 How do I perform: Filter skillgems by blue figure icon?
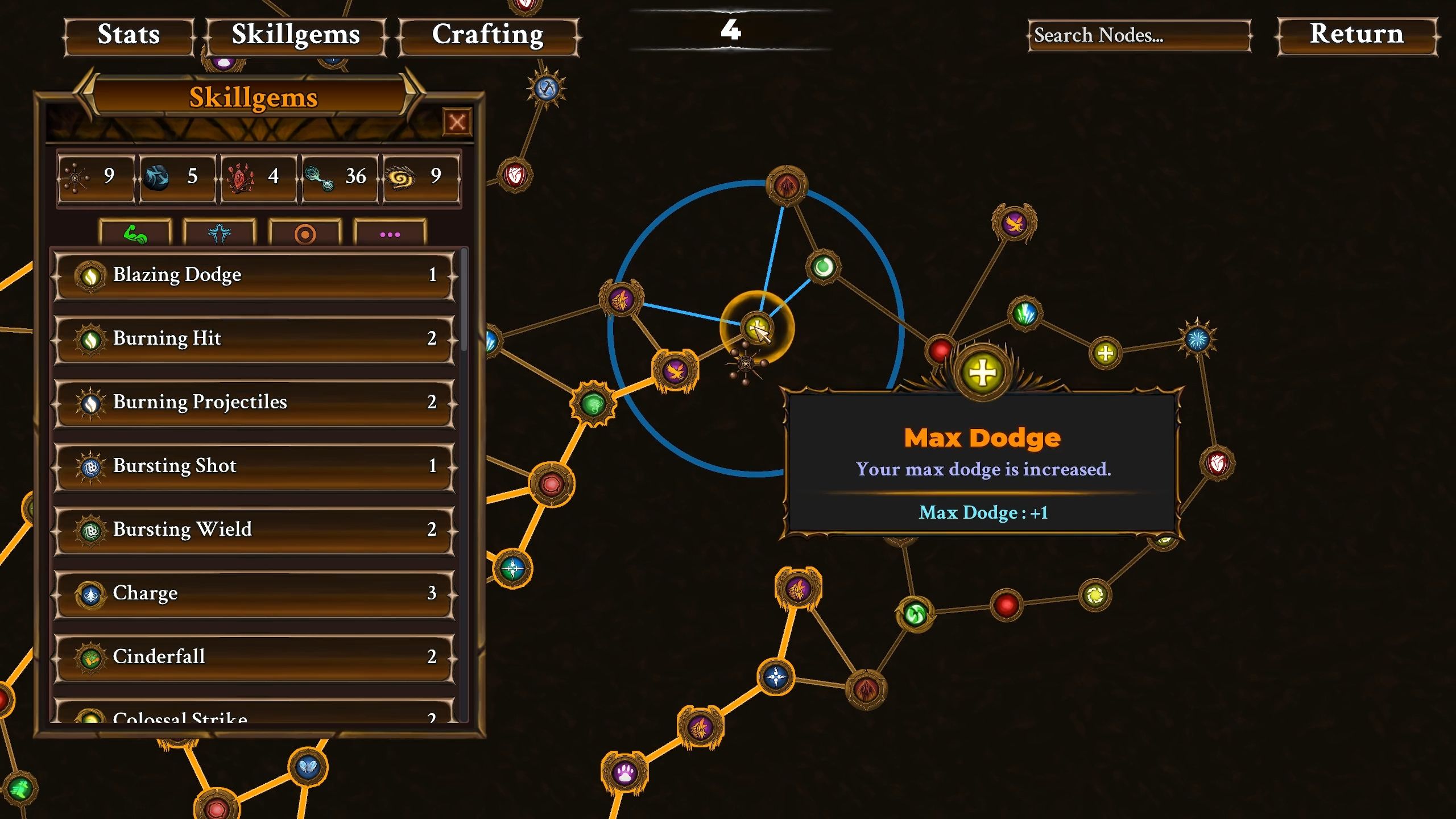(x=220, y=234)
